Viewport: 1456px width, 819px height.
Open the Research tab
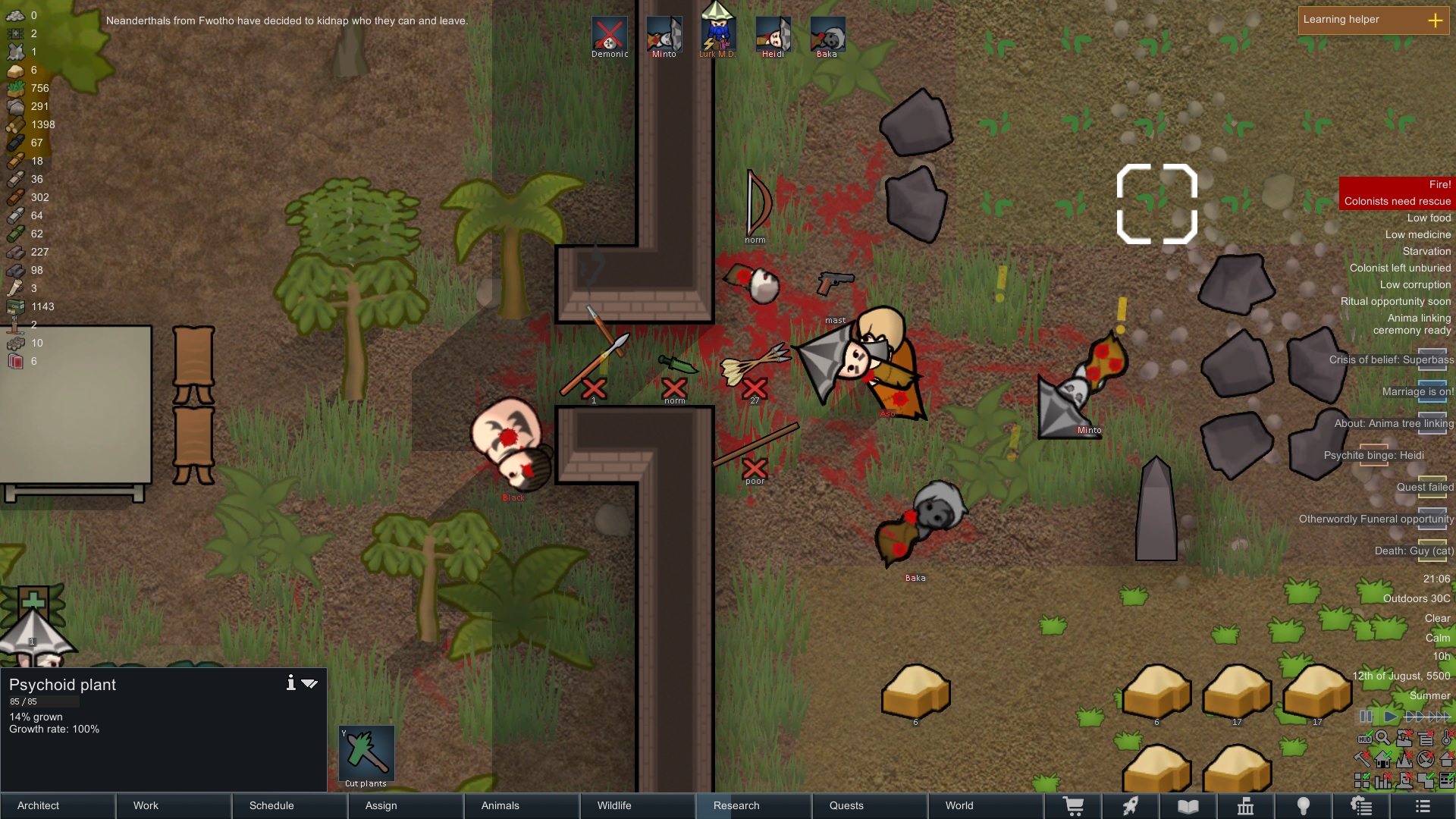pyautogui.click(x=736, y=806)
